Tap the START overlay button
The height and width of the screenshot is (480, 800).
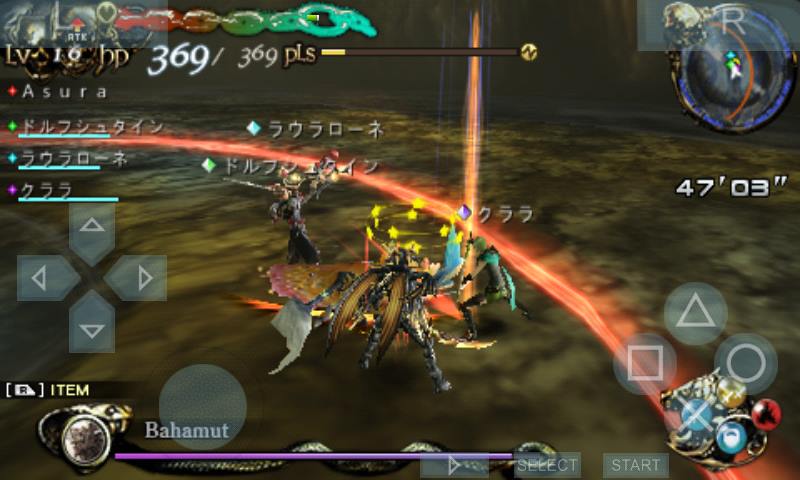[635, 465]
